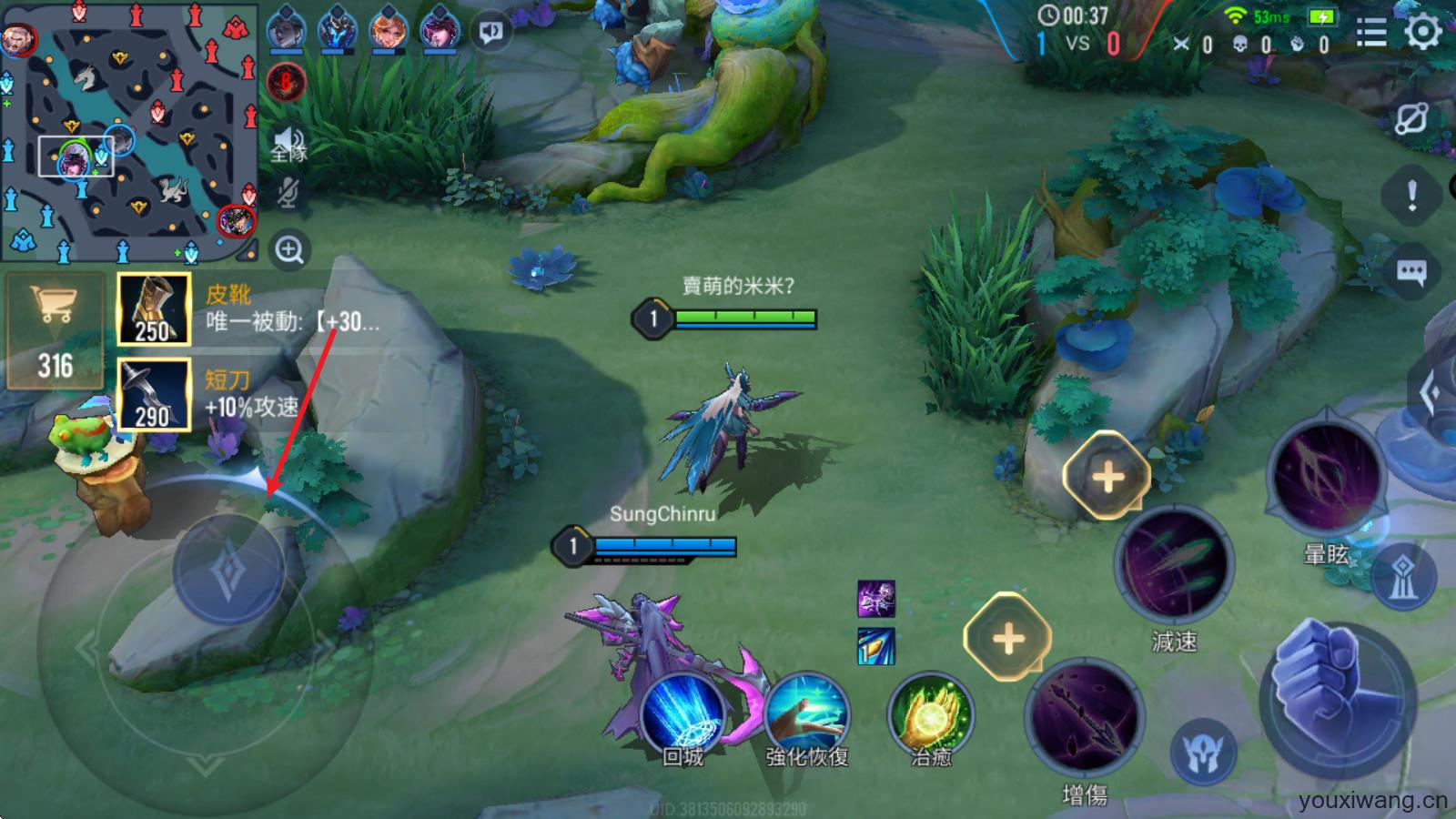1456x819 pixels.
Task: Toggle the in-game sound speaker beside portraits
Action: [490, 30]
